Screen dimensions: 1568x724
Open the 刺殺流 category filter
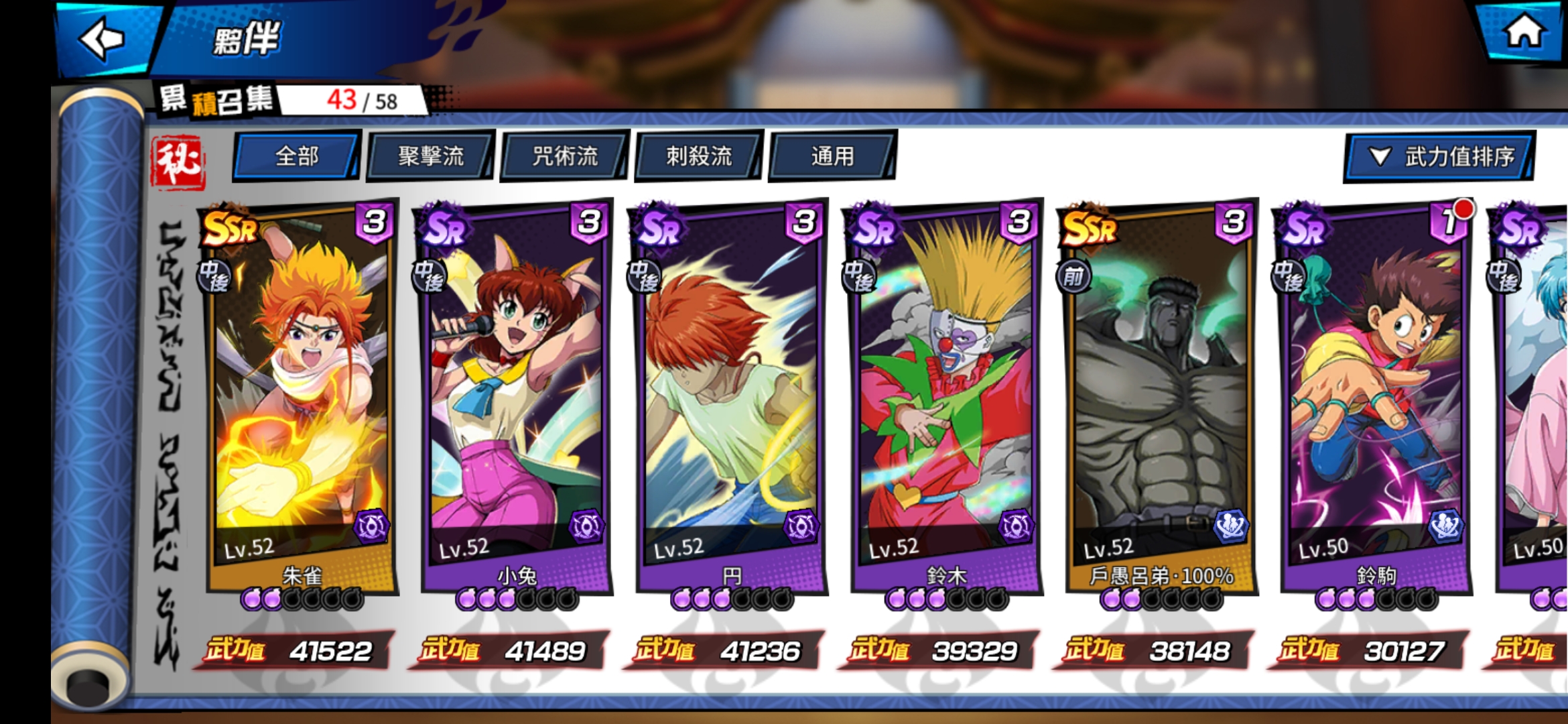[x=696, y=156]
